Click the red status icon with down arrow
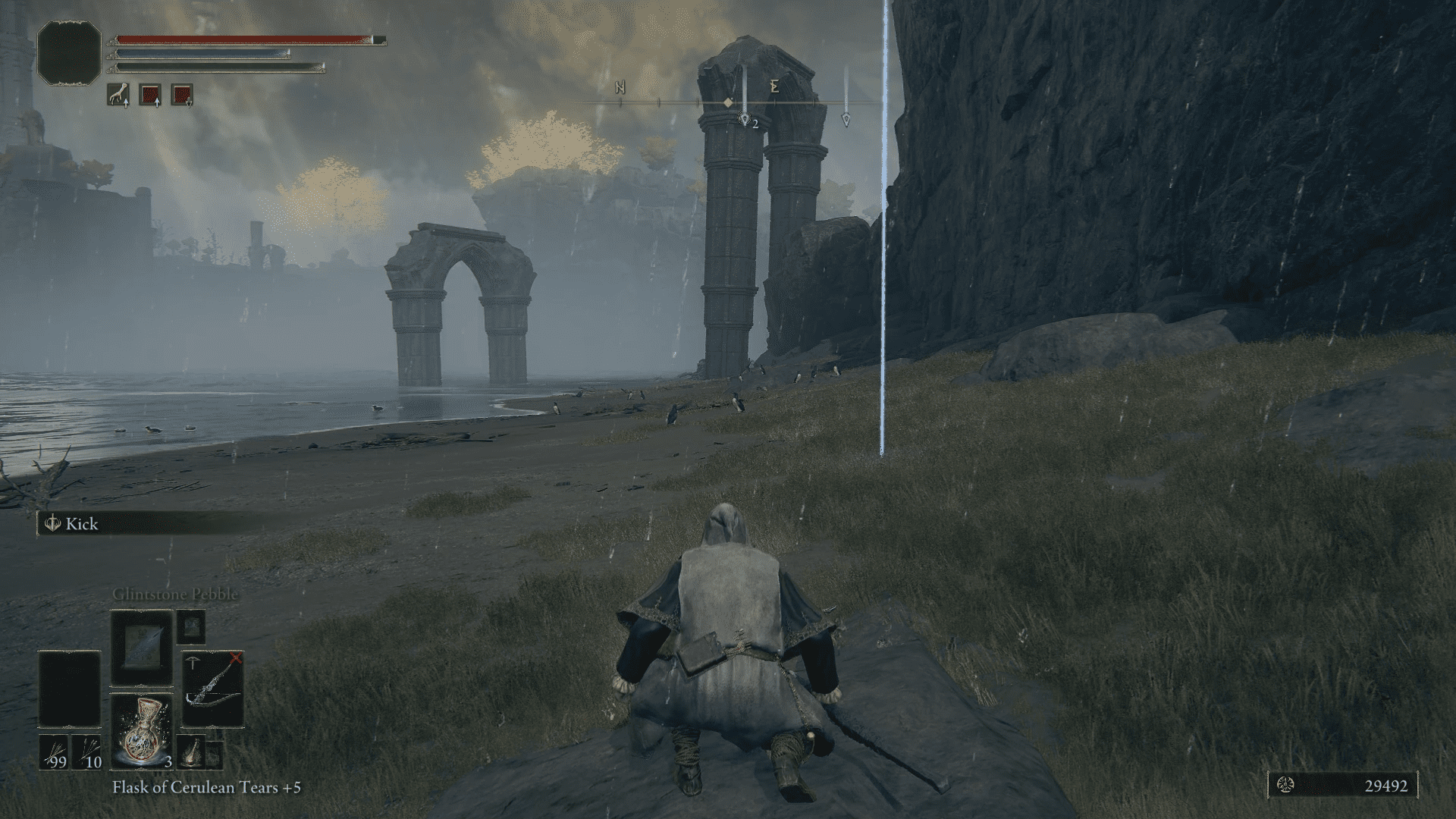1456x819 pixels. [181, 95]
